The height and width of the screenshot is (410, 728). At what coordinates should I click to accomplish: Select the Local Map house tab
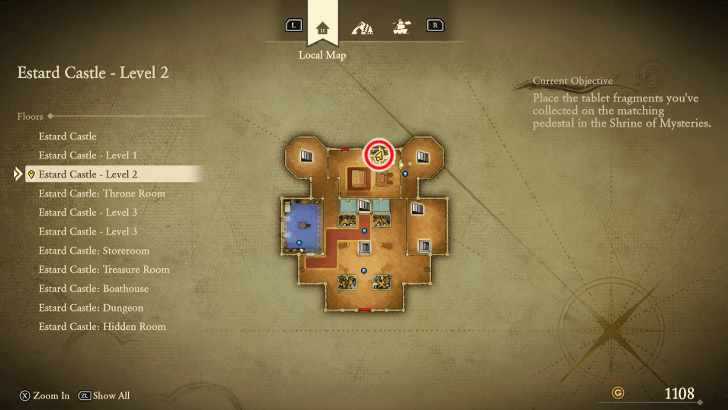click(x=322, y=27)
